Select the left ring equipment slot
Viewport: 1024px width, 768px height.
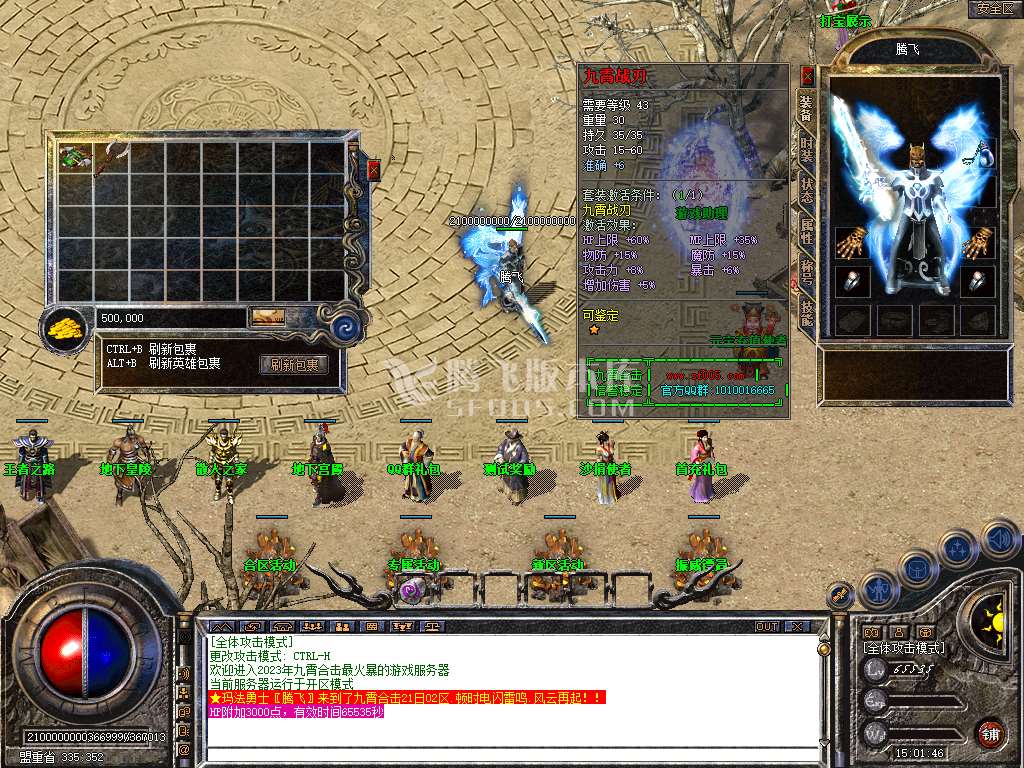[x=852, y=282]
